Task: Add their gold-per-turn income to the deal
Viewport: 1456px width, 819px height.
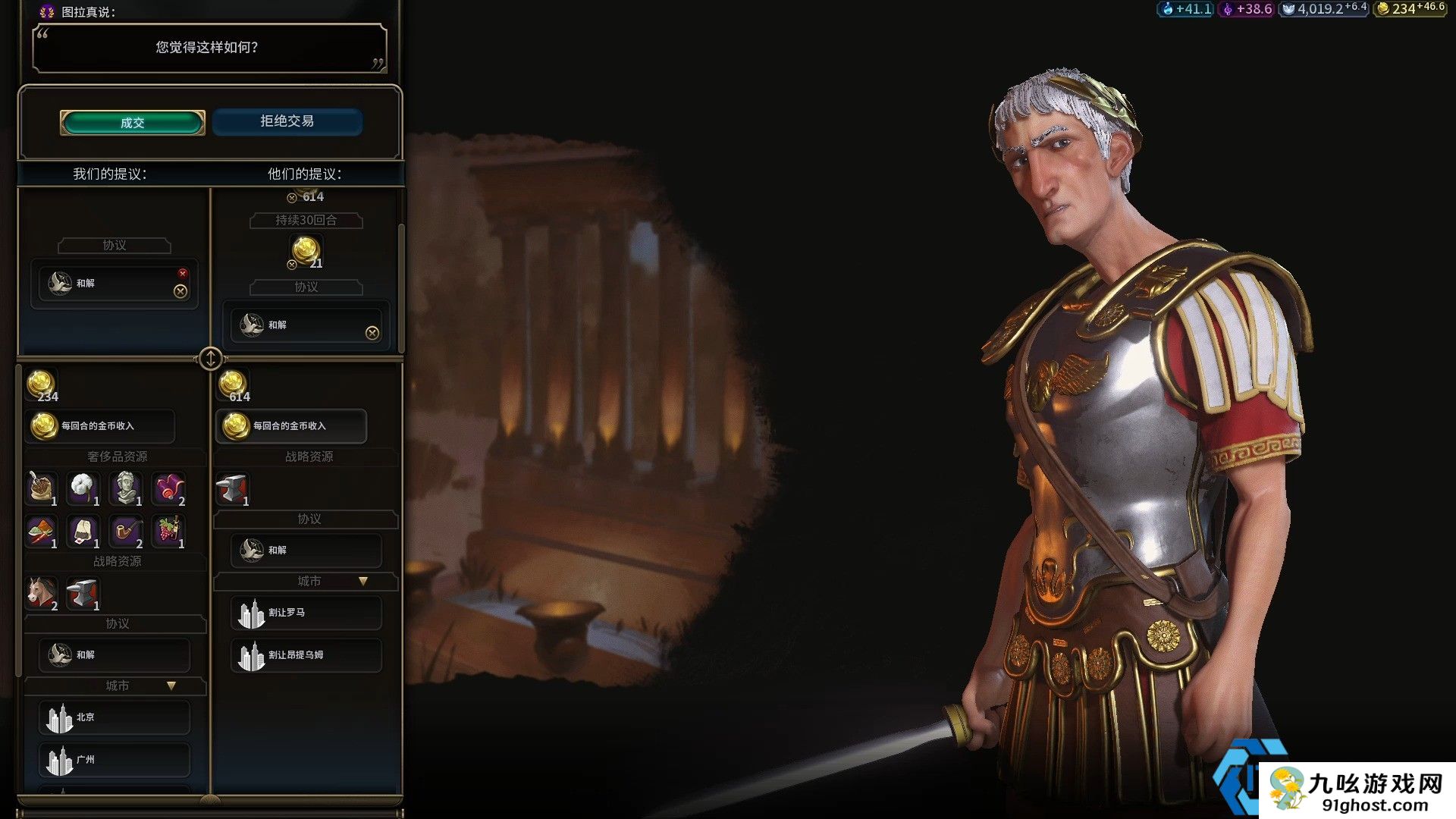Action: coord(291,426)
